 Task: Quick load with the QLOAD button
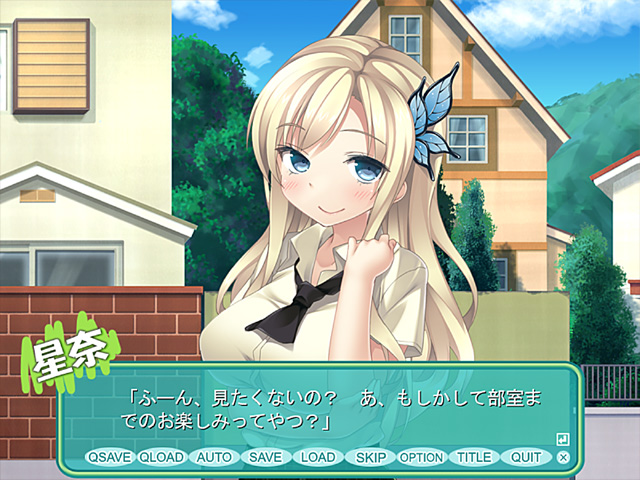(x=162, y=457)
